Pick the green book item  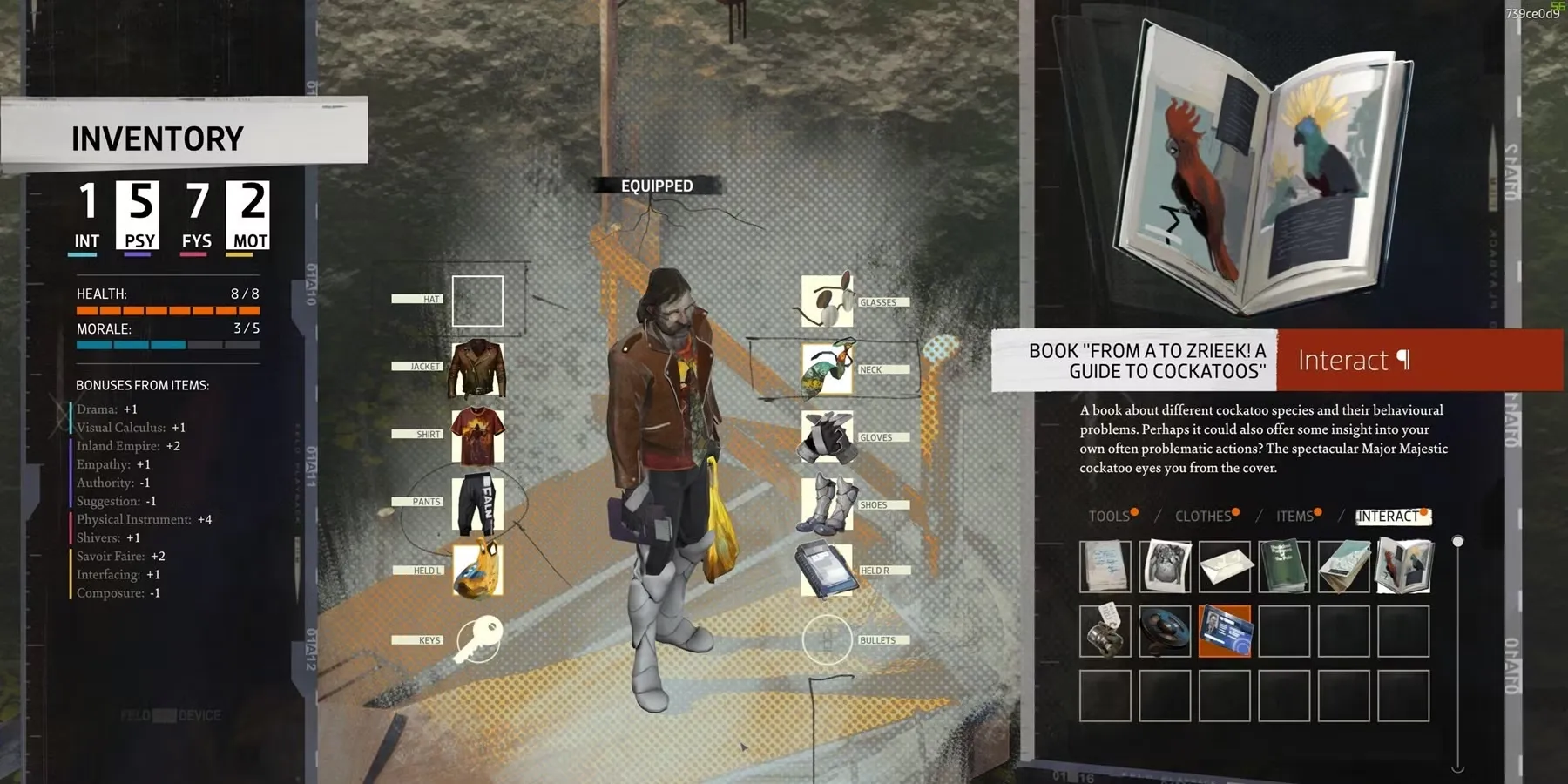pos(1284,566)
